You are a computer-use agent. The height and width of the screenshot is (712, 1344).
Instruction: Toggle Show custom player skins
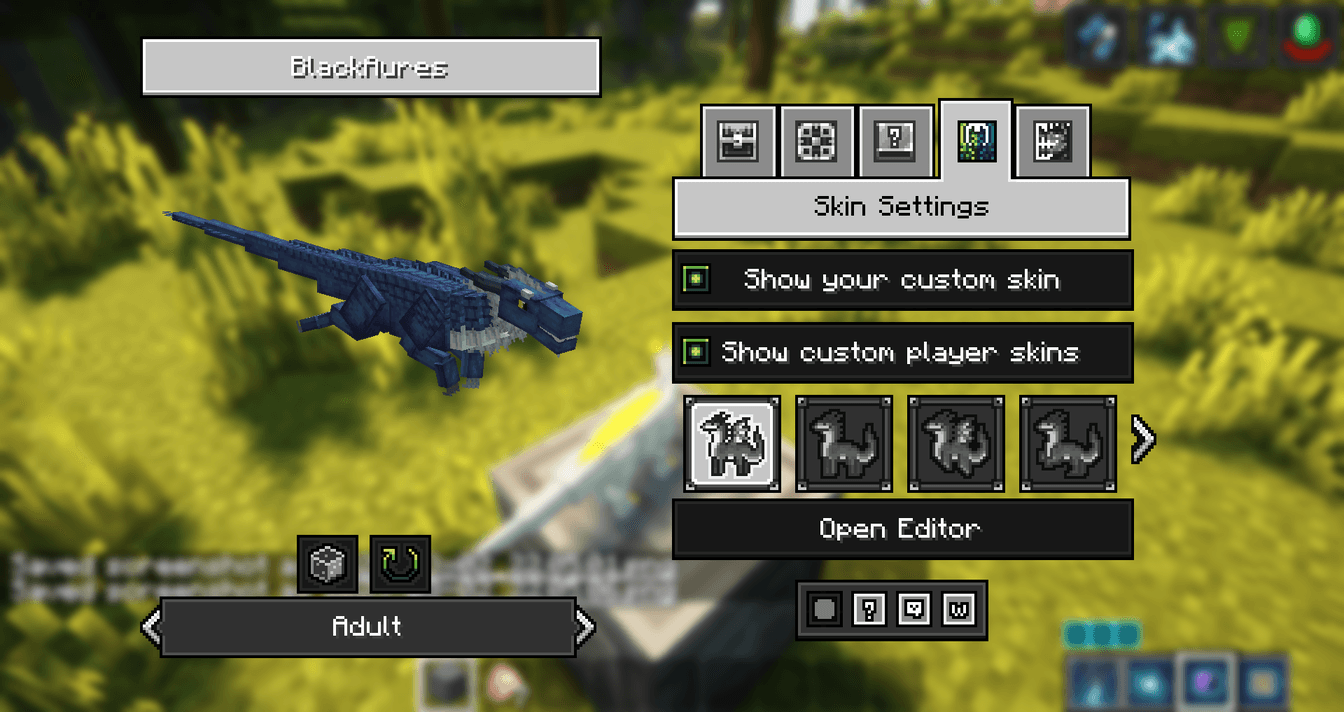click(696, 352)
